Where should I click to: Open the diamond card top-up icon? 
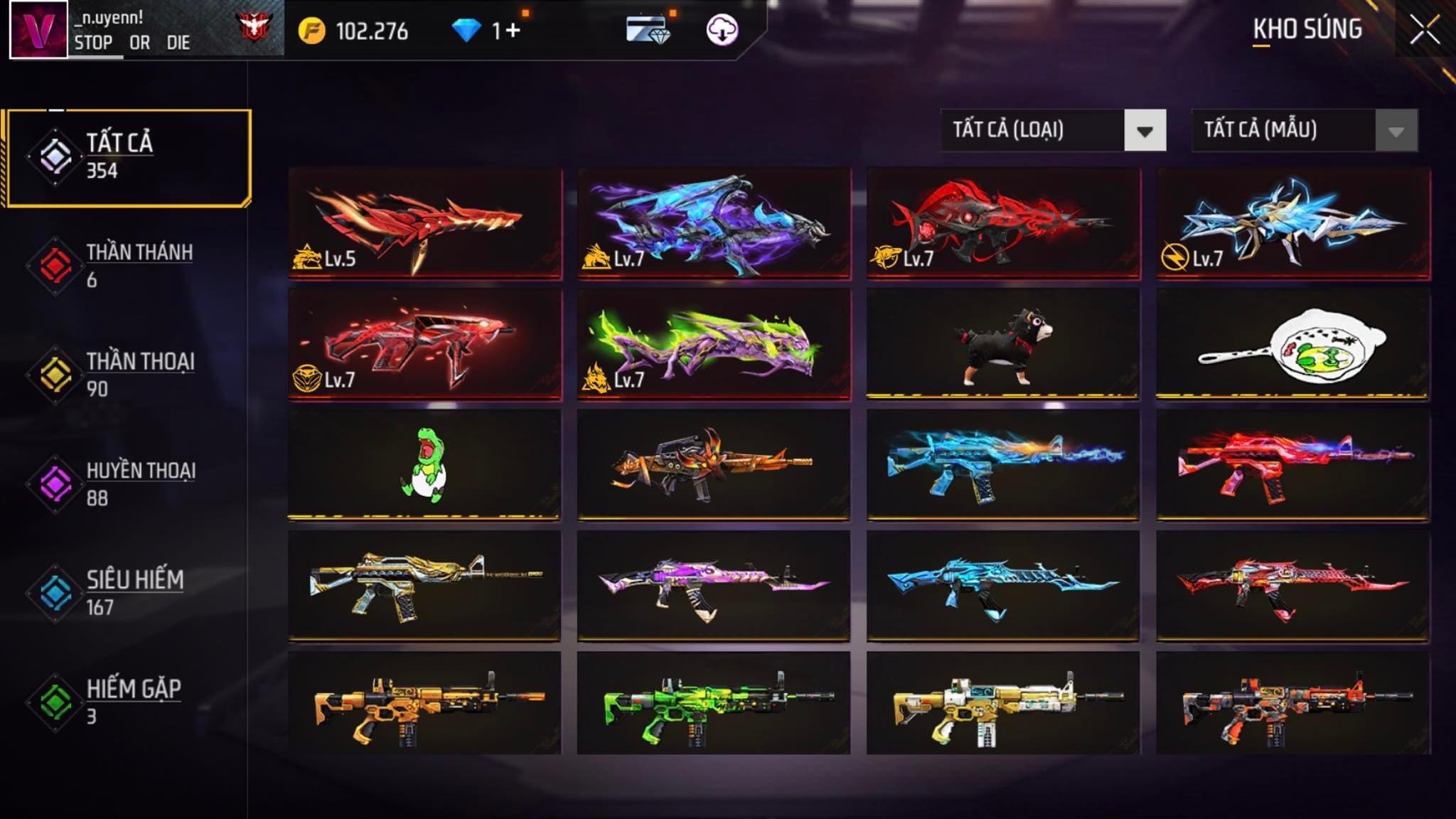click(648, 30)
